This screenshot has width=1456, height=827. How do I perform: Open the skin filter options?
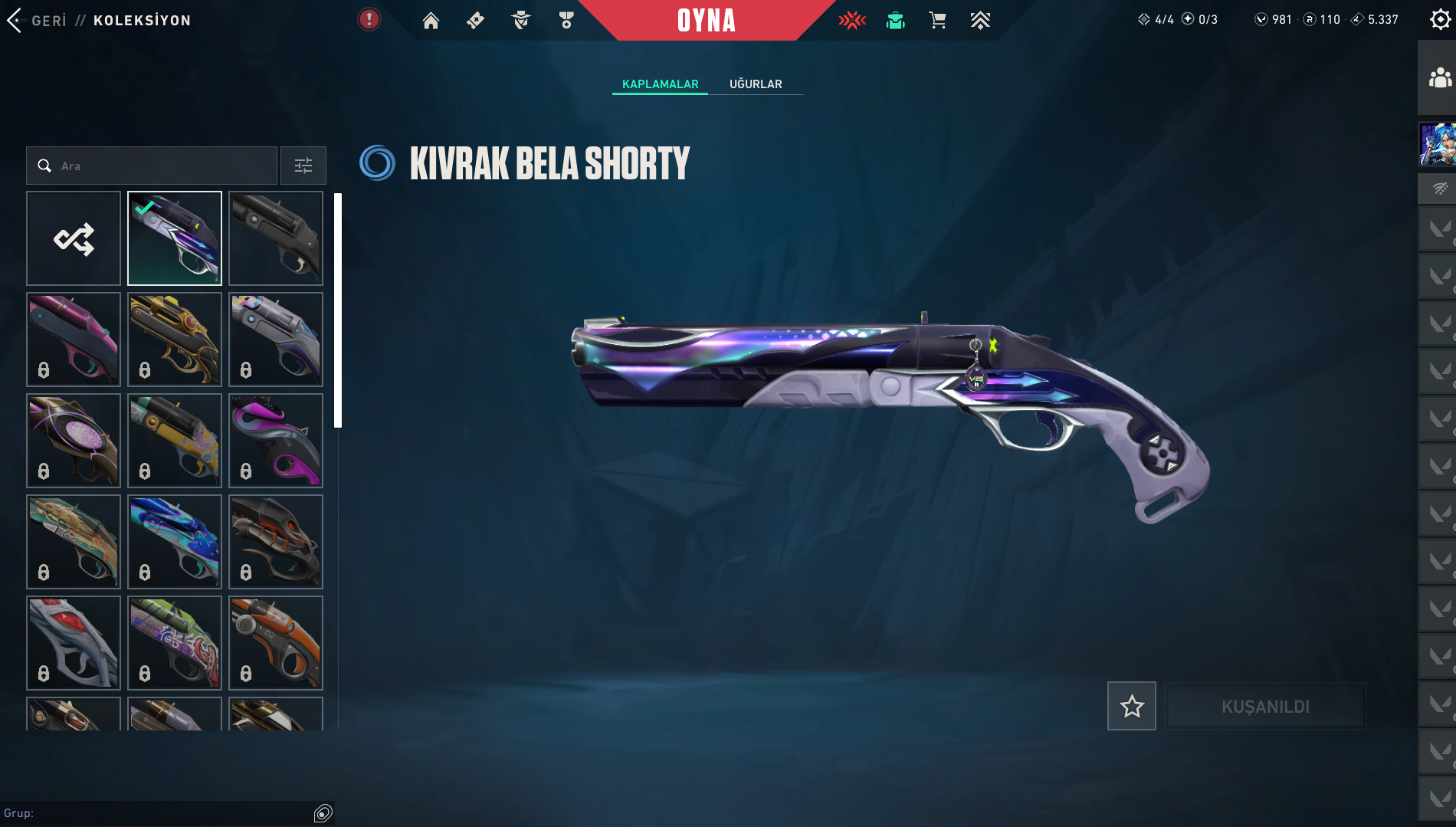[x=303, y=166]
